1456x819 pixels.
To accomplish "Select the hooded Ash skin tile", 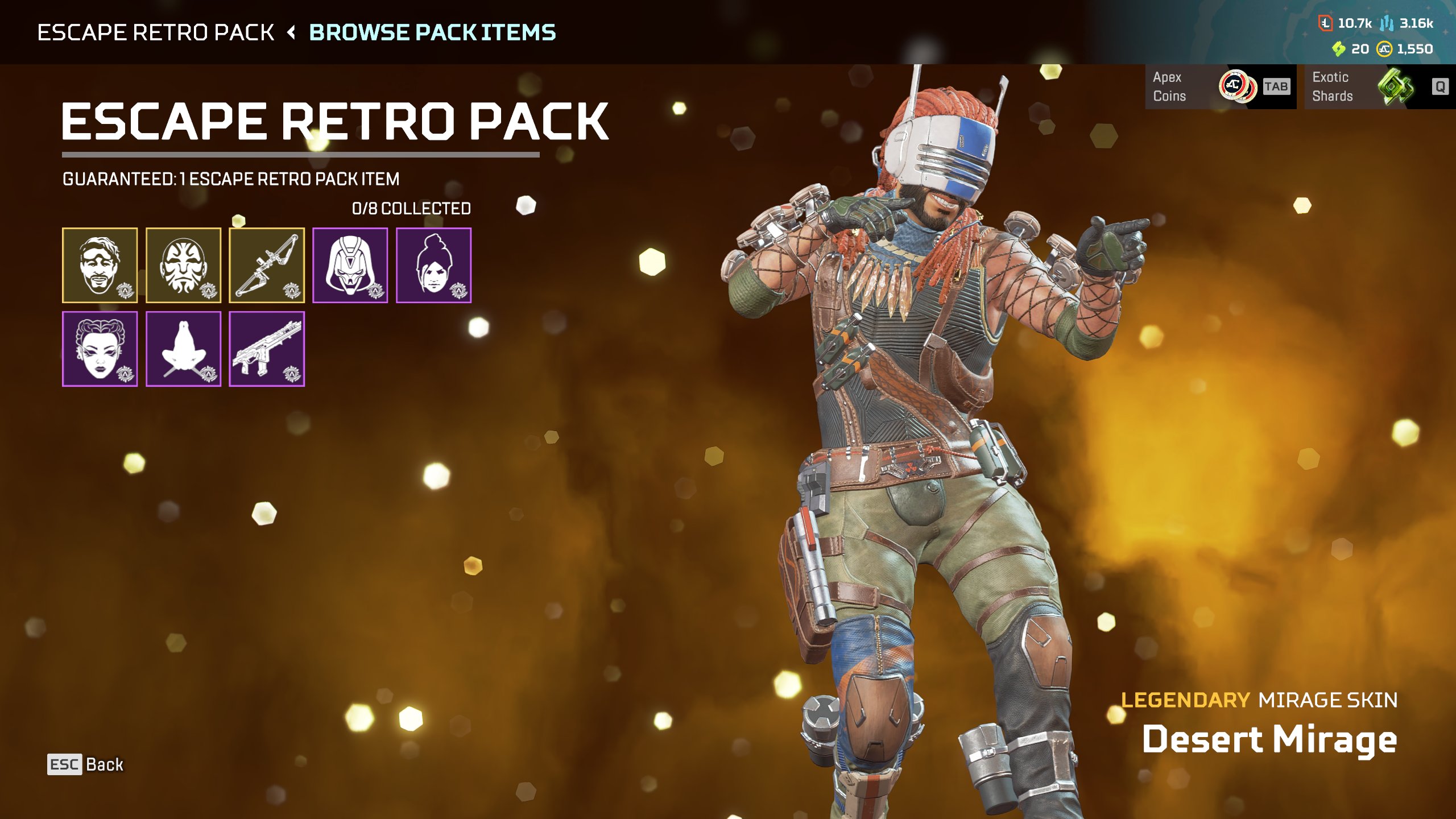I will pyautogui.click(x=350, y=265).
